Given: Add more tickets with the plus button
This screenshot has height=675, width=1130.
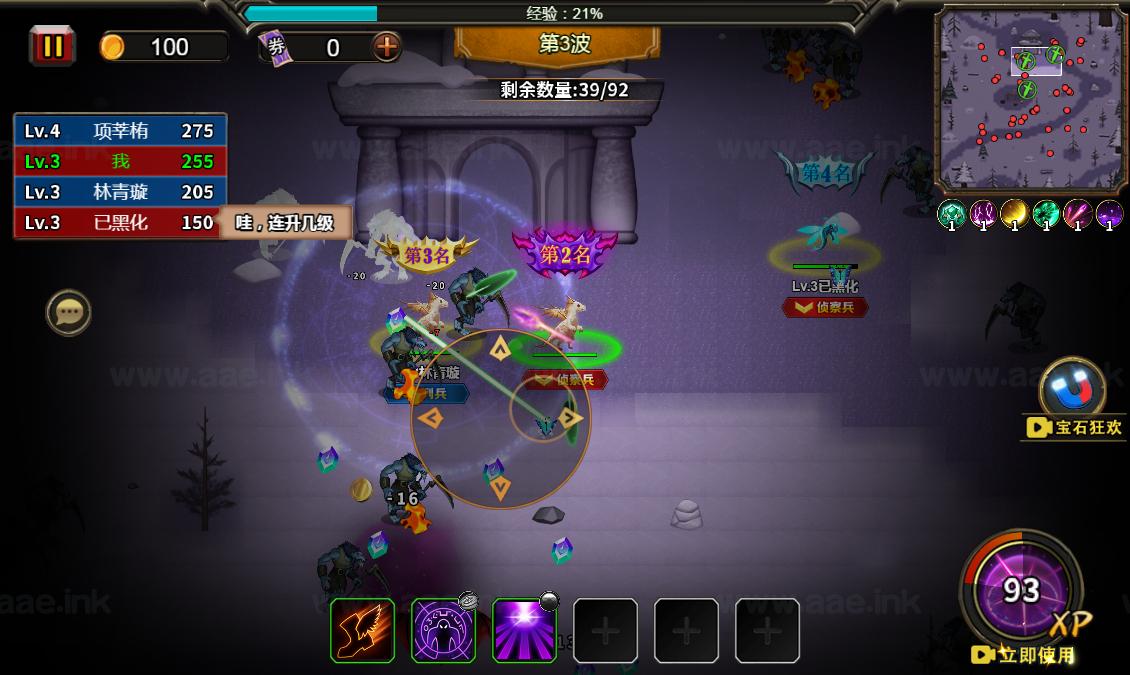Looking at the screenshot, I should [386, 46].
